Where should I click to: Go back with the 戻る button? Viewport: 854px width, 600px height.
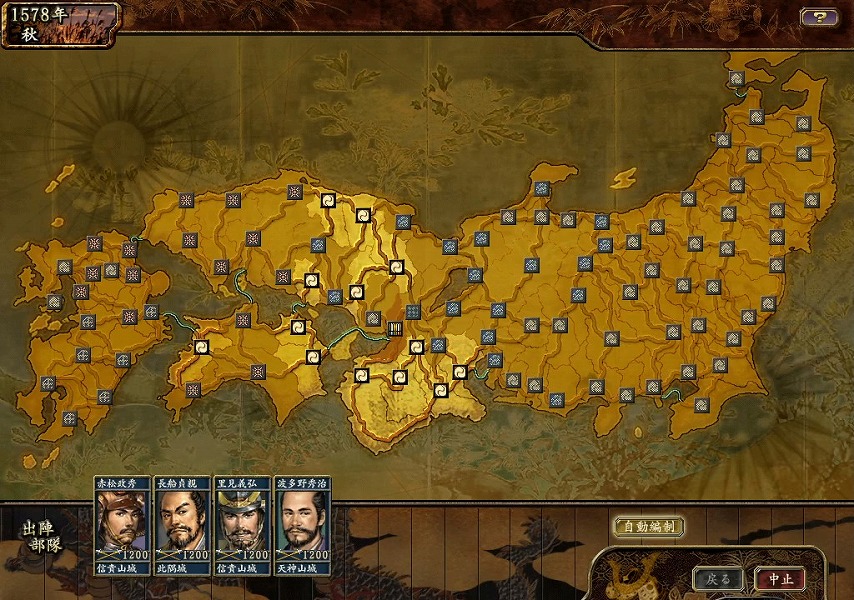tap(719, 579)
